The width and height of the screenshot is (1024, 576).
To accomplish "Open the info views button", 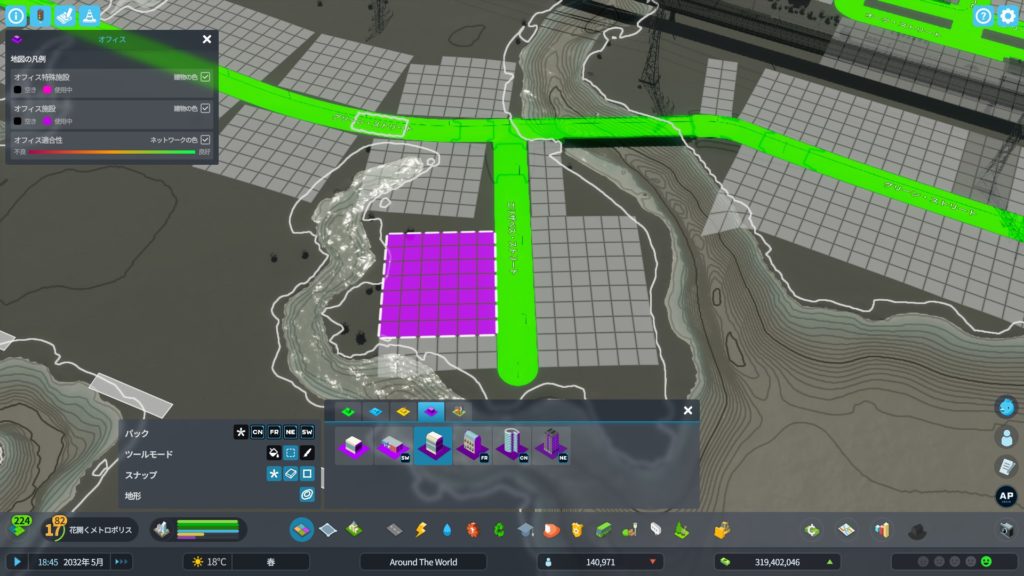I will [x=15, y=16].
